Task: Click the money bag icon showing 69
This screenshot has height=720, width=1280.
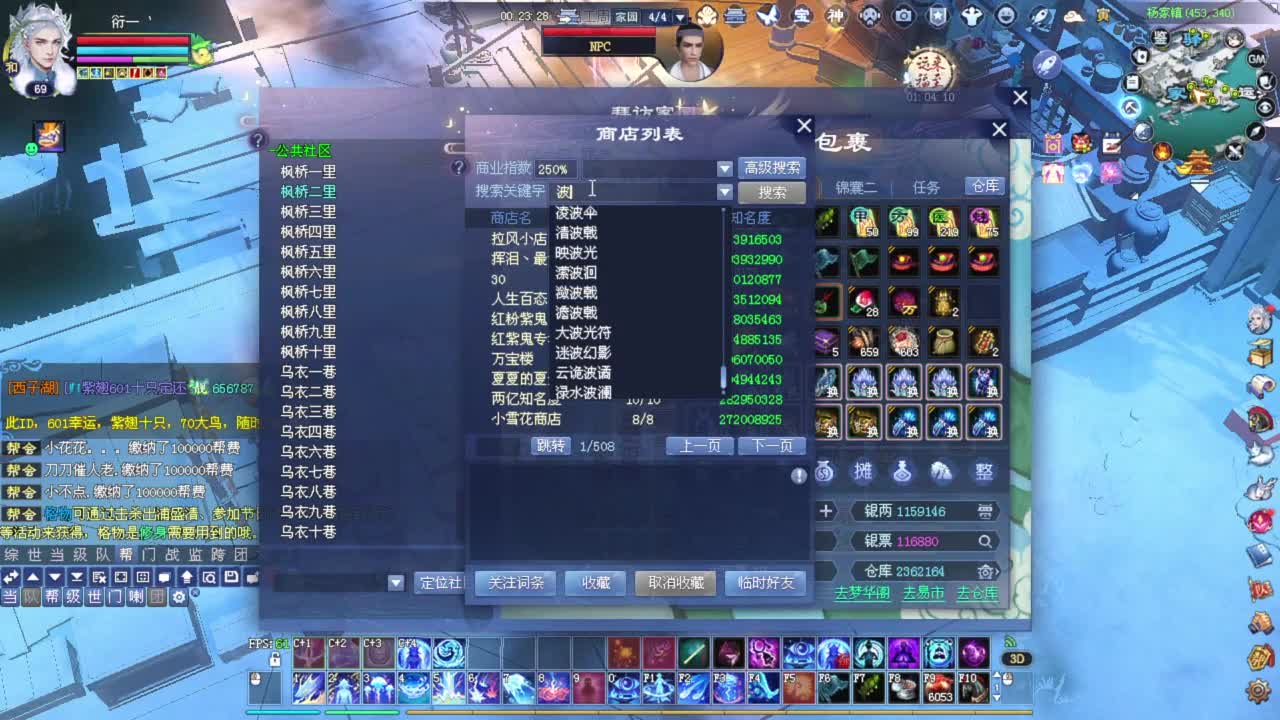Action: coord(824,472)
